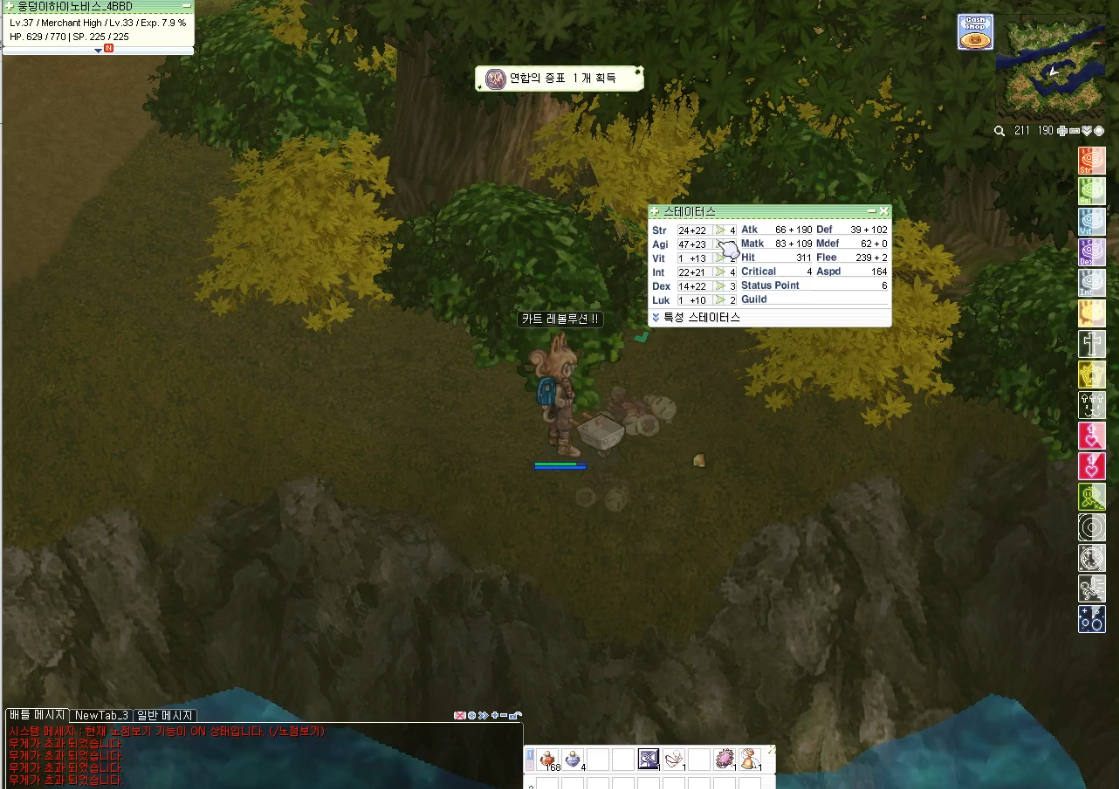Switch to the NewTab_3 chat tab
Image resolution: width=1119 pixels, height=789 pixels.
tap(101, 715)
